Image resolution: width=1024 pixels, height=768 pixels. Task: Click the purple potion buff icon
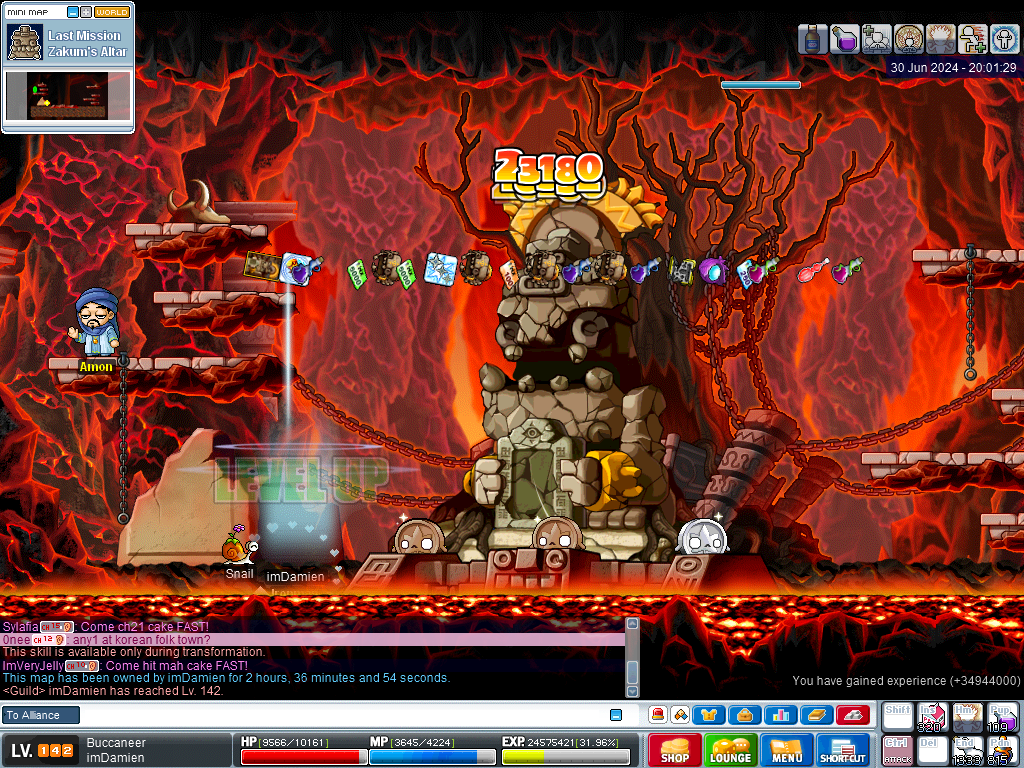[844, 39]
